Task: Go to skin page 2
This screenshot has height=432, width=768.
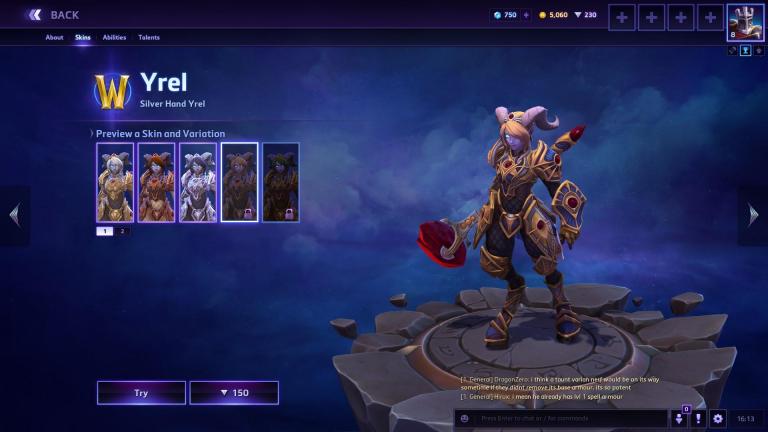Action: 122,231
